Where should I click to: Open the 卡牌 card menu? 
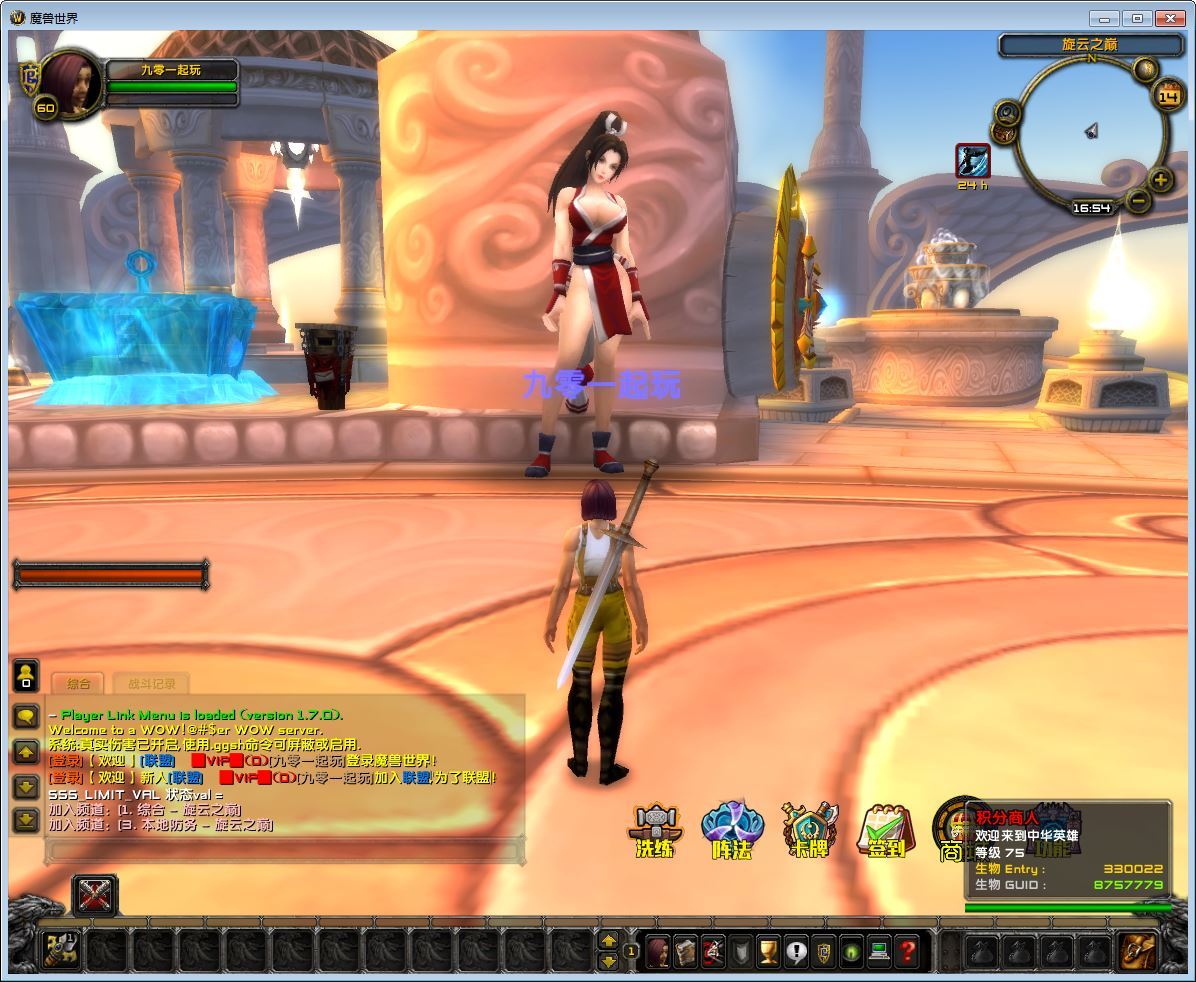(x=808, y=829)
